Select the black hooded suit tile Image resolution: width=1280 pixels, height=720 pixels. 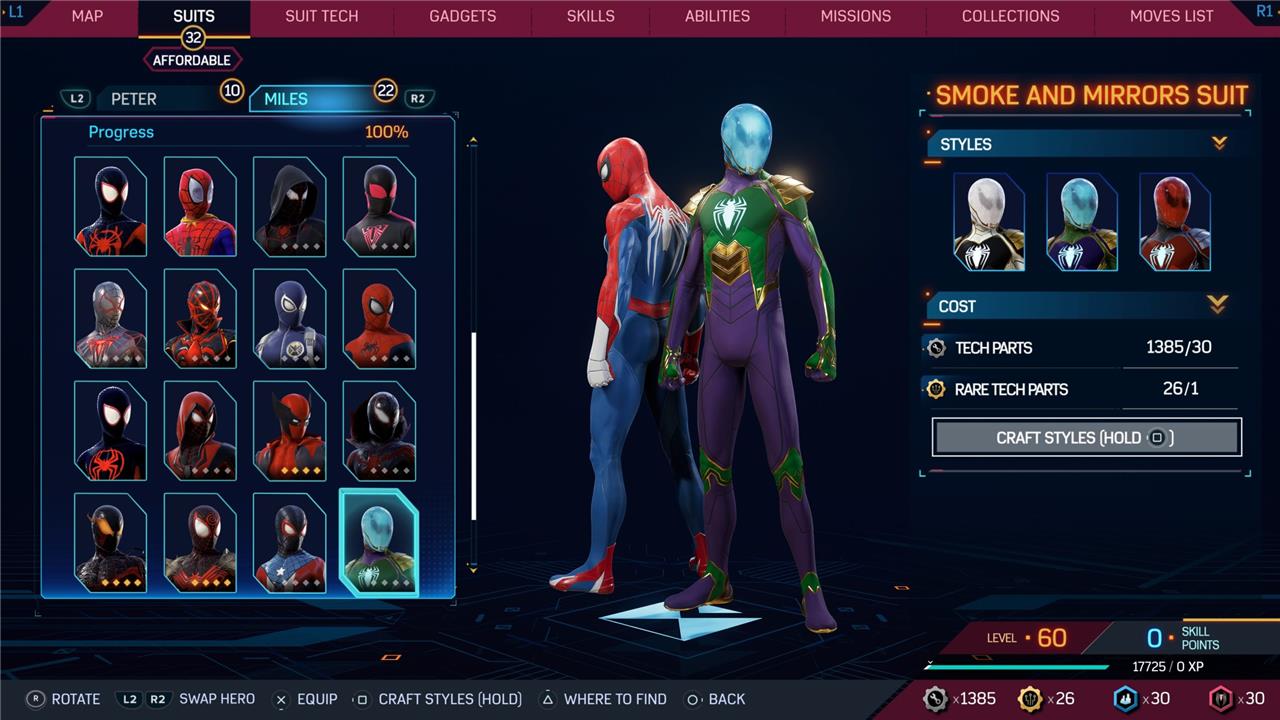tap(289, 206)
